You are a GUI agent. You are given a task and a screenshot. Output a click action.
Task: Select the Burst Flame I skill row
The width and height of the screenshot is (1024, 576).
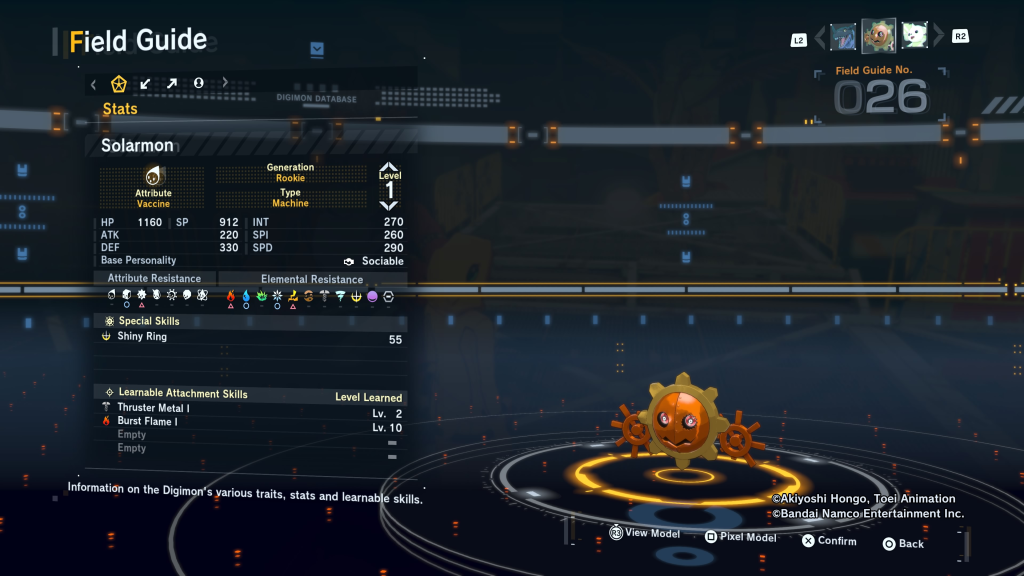tap(250, 422)
